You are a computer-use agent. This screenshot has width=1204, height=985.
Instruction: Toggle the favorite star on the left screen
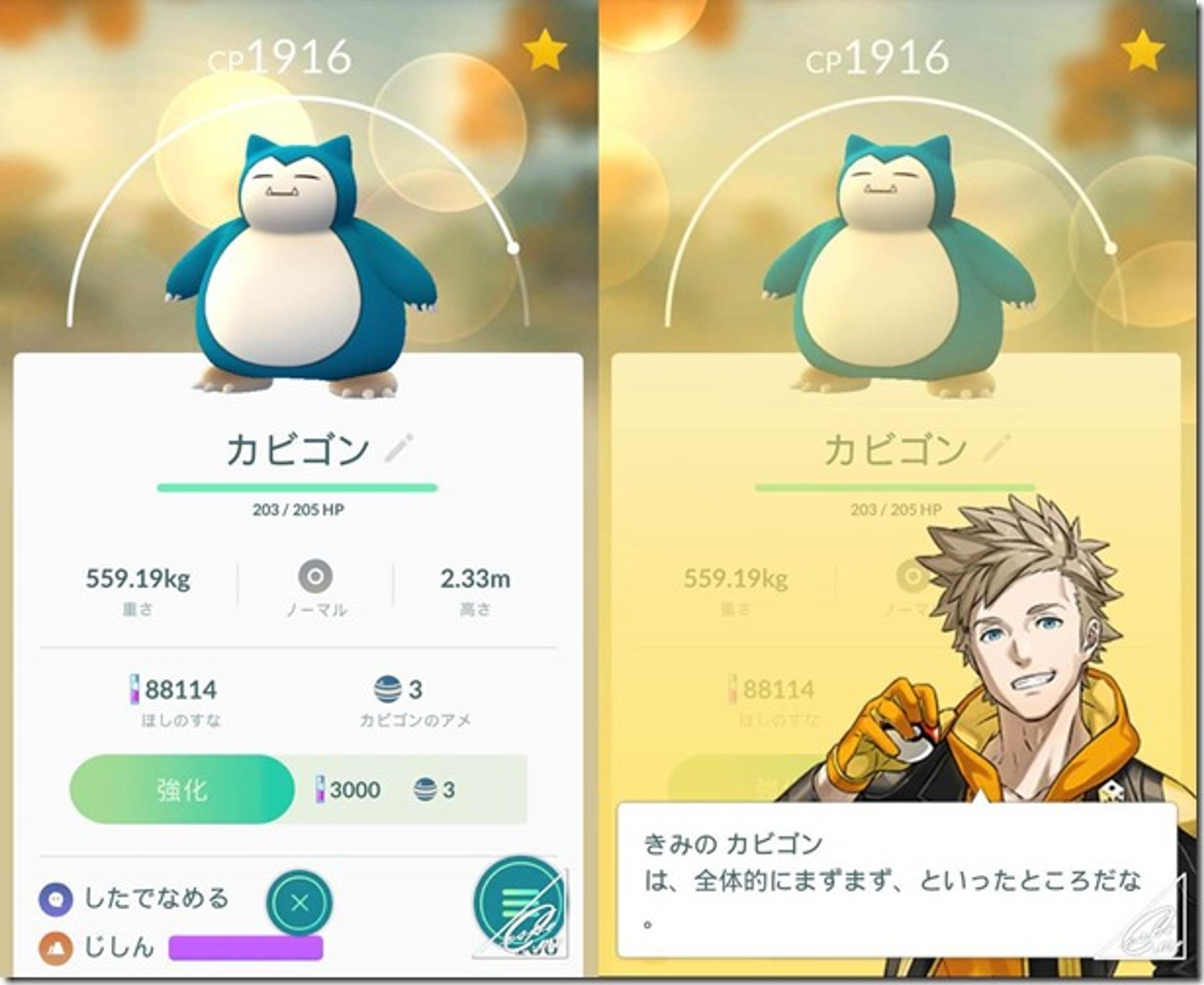tap(546, 52)
